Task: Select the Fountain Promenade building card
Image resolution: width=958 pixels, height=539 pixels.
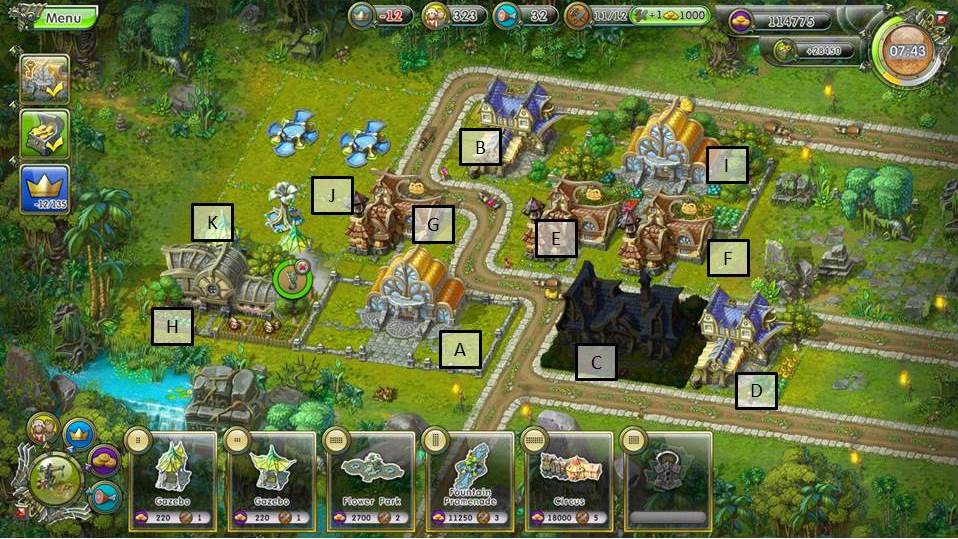Action: [x=468, y=476]
